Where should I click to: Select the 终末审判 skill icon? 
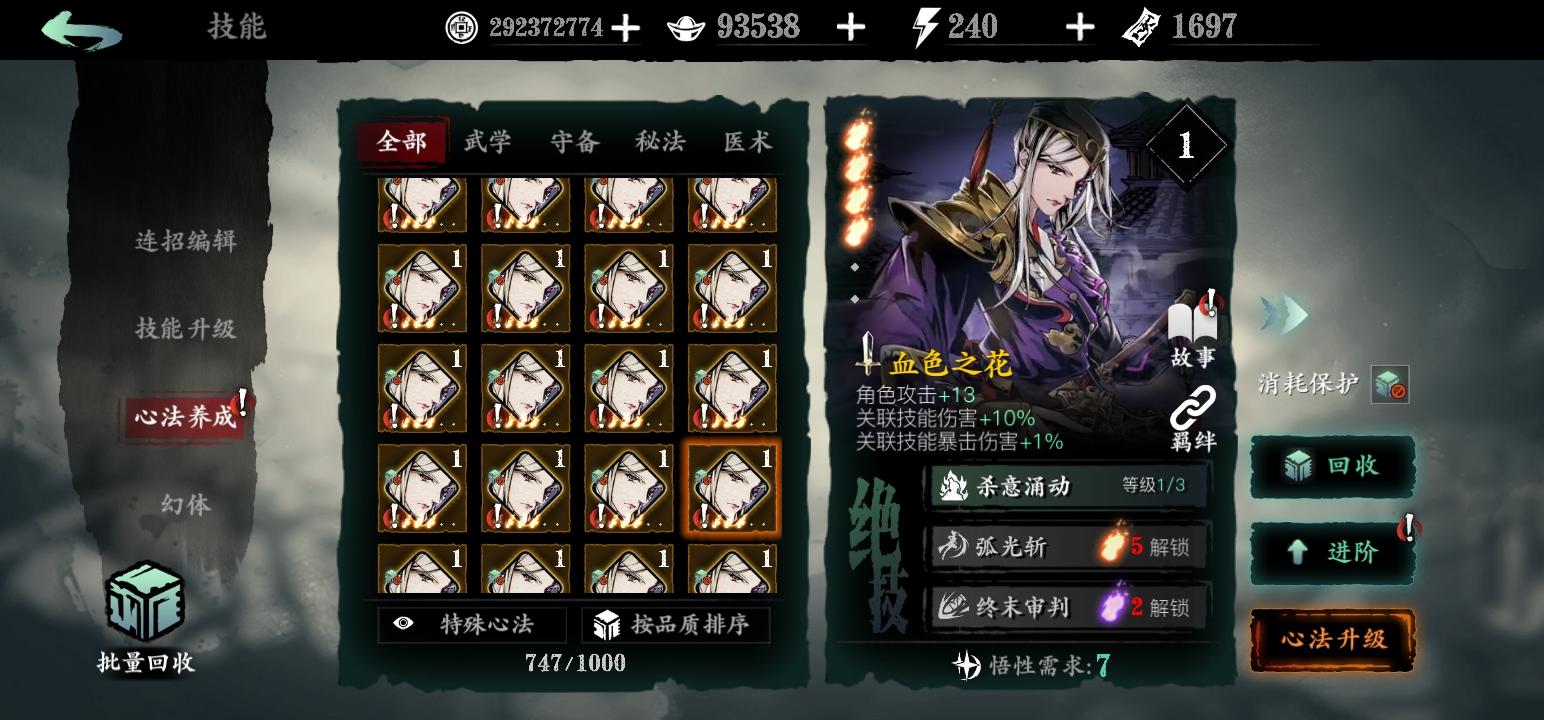pos(954,605)
